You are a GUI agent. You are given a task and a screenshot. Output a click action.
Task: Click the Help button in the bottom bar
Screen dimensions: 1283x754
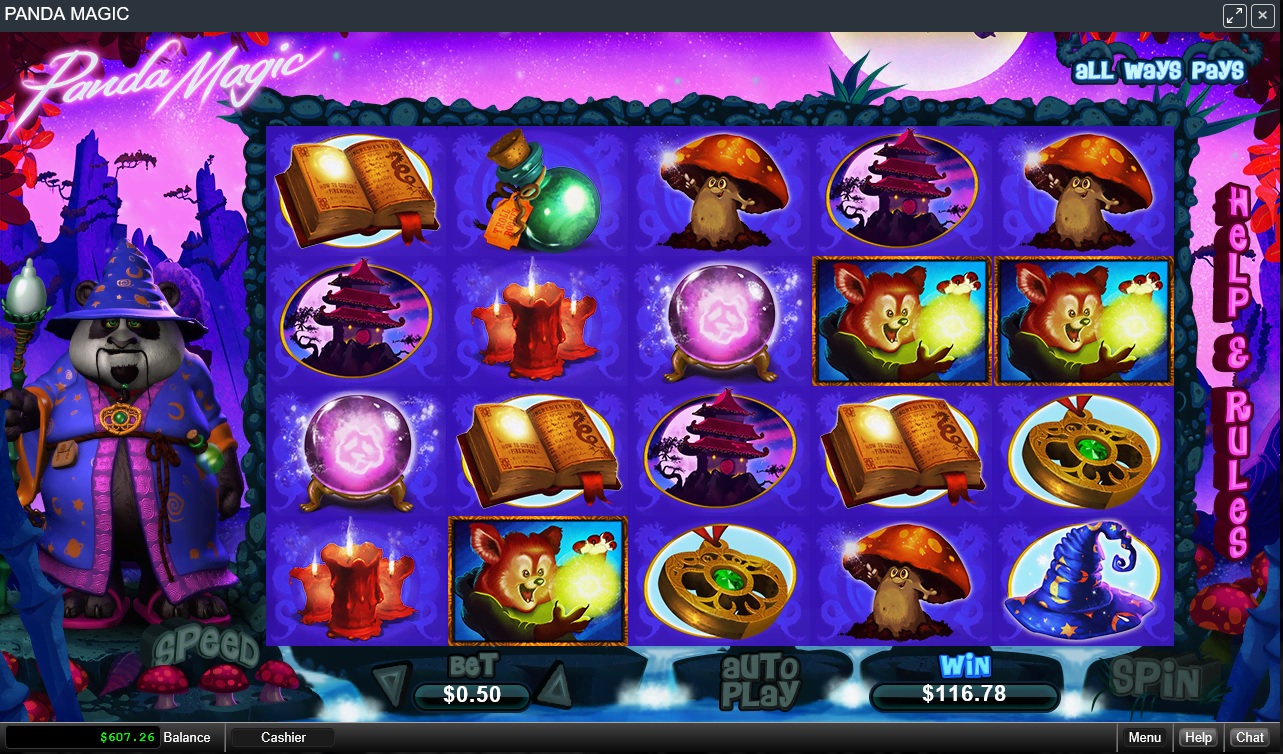[1198, 738]
